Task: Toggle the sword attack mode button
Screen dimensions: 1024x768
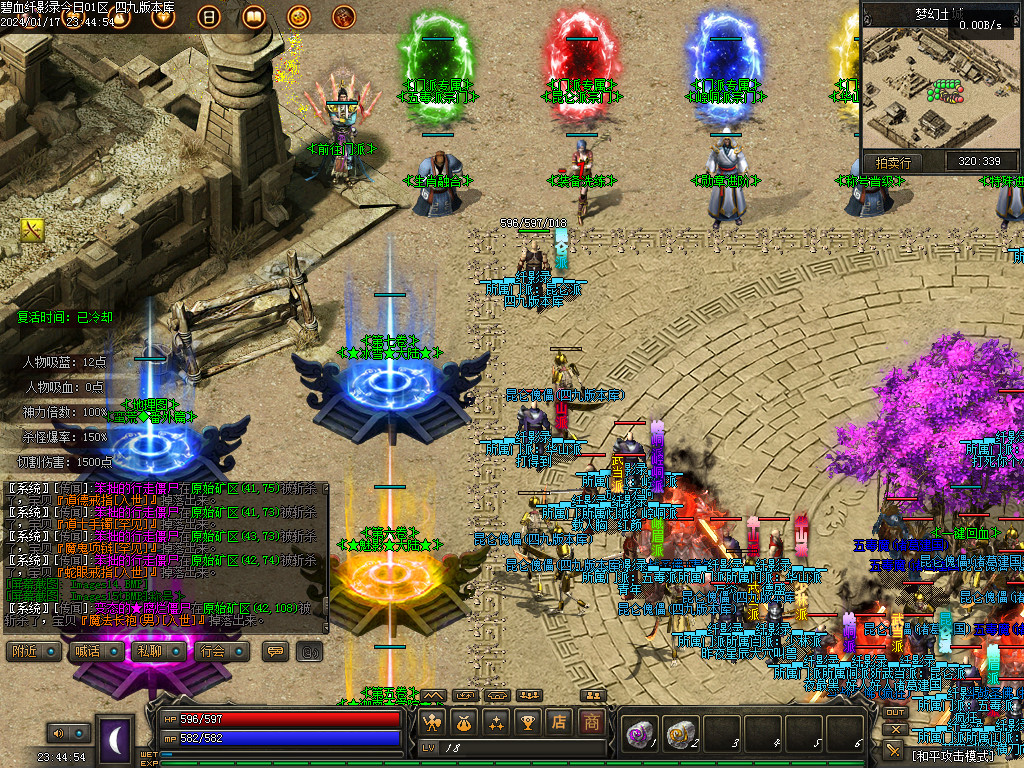Action: [894, 750]
